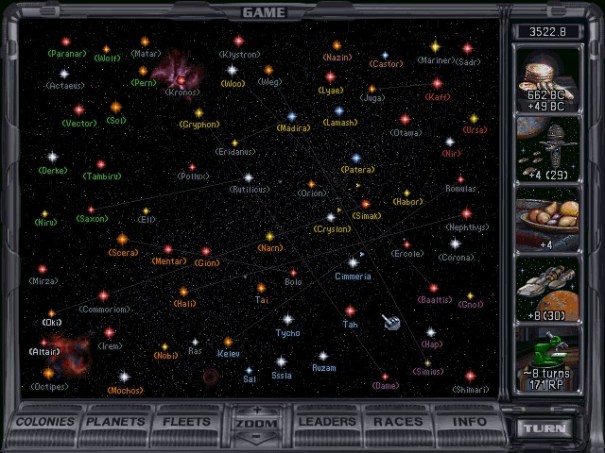Image resolution: width=605 pixels, height=453 pixels.
Task: View the LEADERS screen
Action: tap(327, 422)
